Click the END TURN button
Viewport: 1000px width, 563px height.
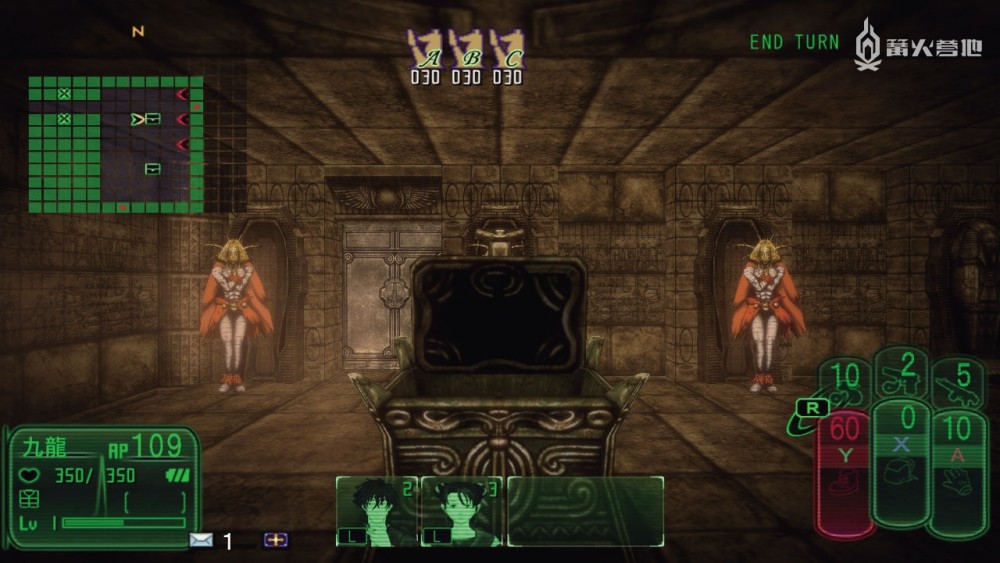click(794, 42)
